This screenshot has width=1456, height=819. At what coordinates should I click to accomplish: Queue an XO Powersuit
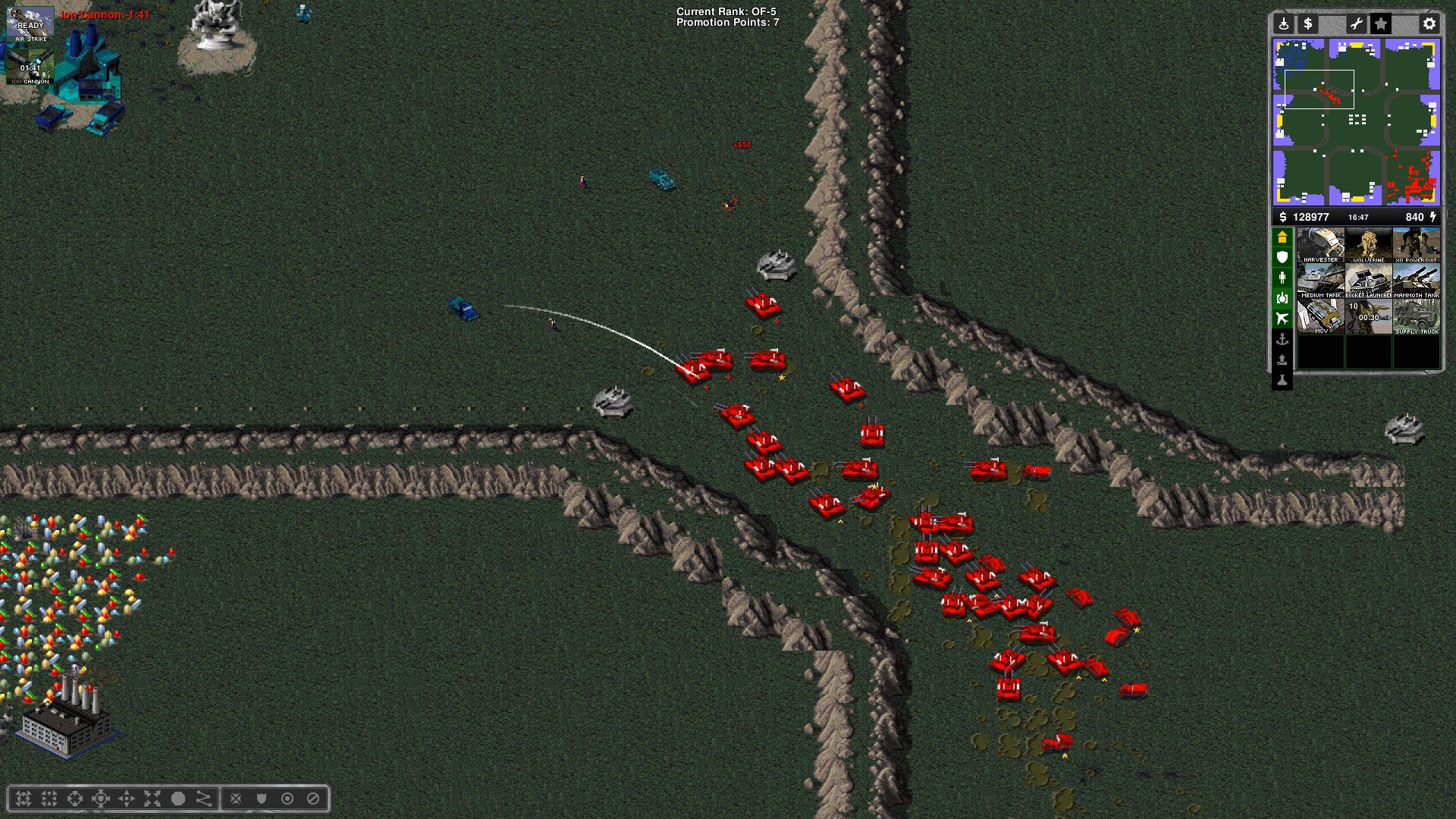coord(1416,246)
